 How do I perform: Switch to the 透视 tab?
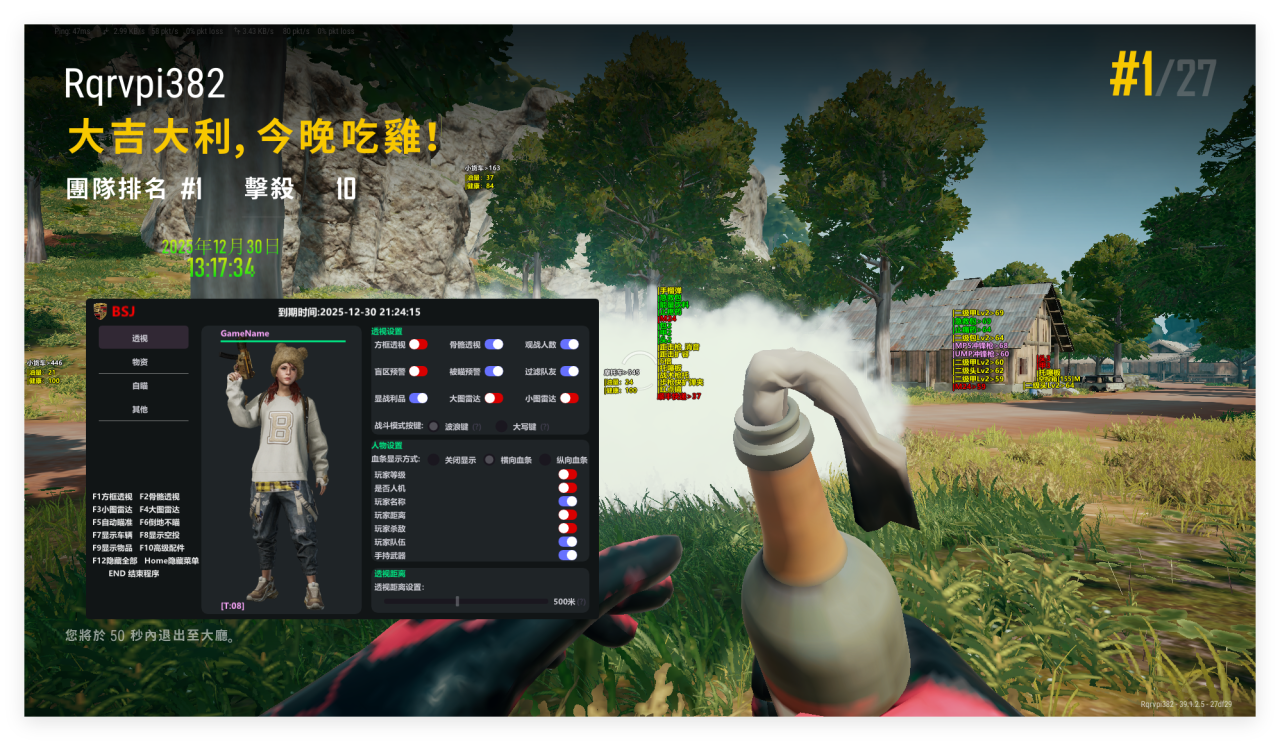[143, 338]
